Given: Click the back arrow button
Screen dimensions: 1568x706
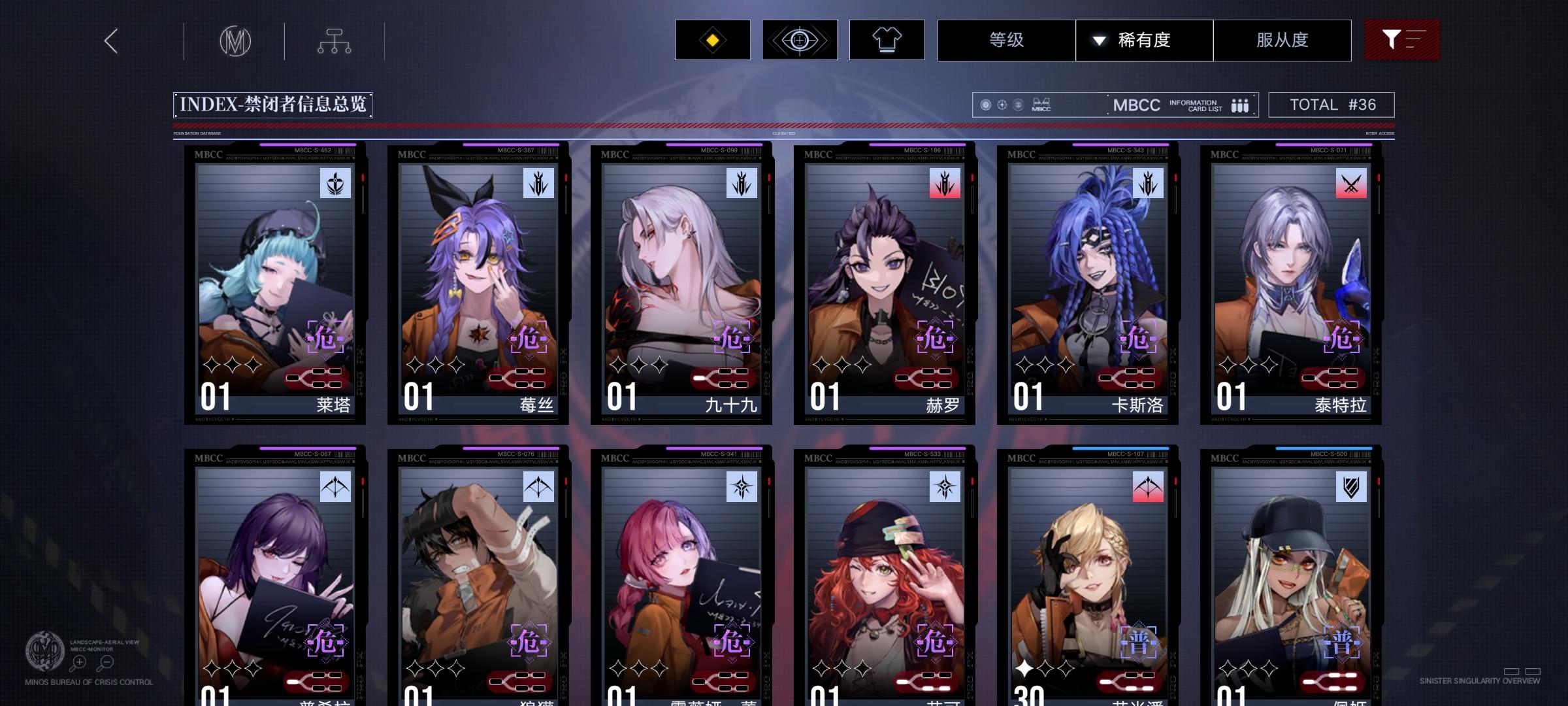Looking at the screenshot, I should click(x=110, y=40).
